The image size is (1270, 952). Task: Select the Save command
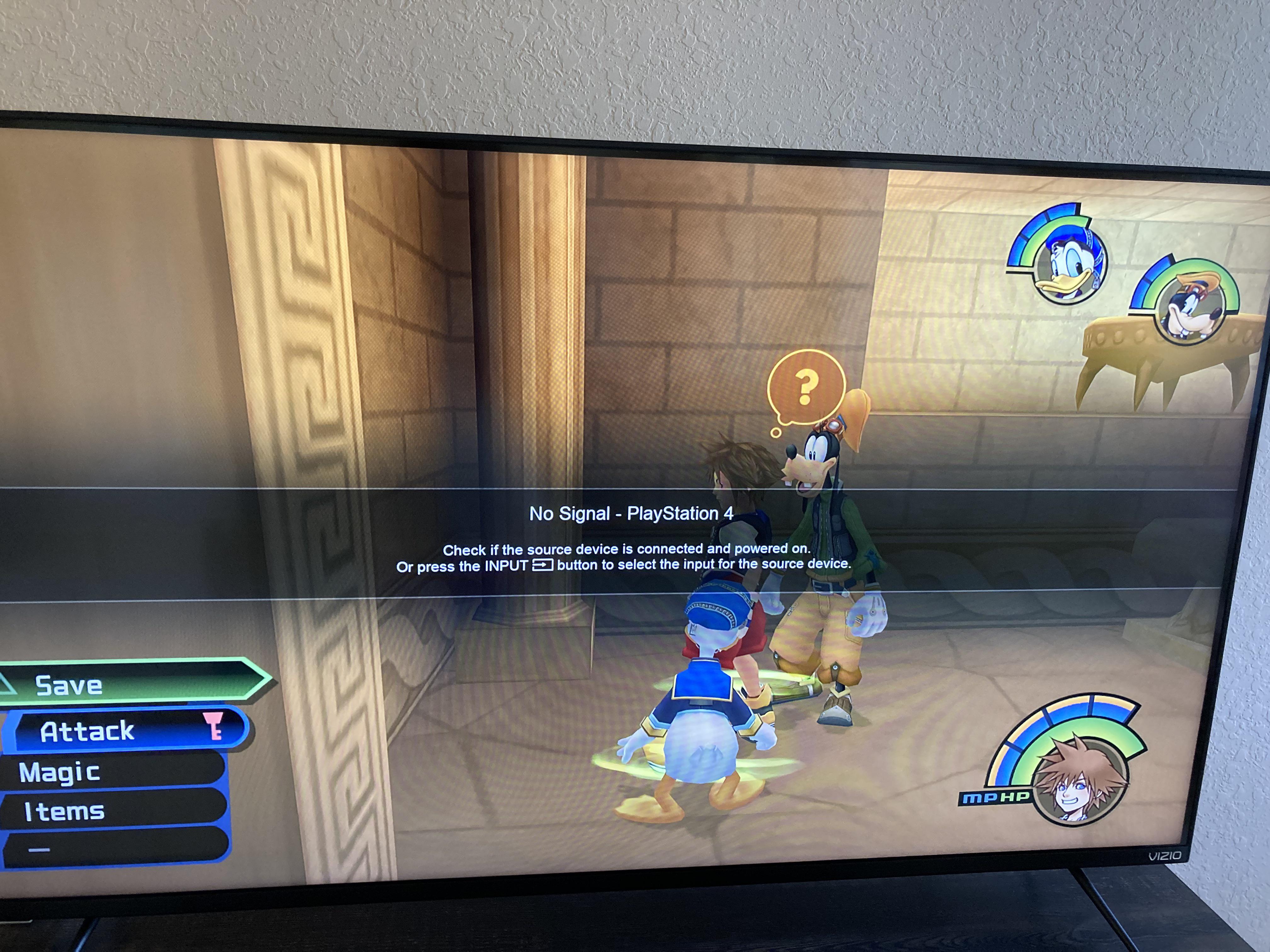pos(69,685)
